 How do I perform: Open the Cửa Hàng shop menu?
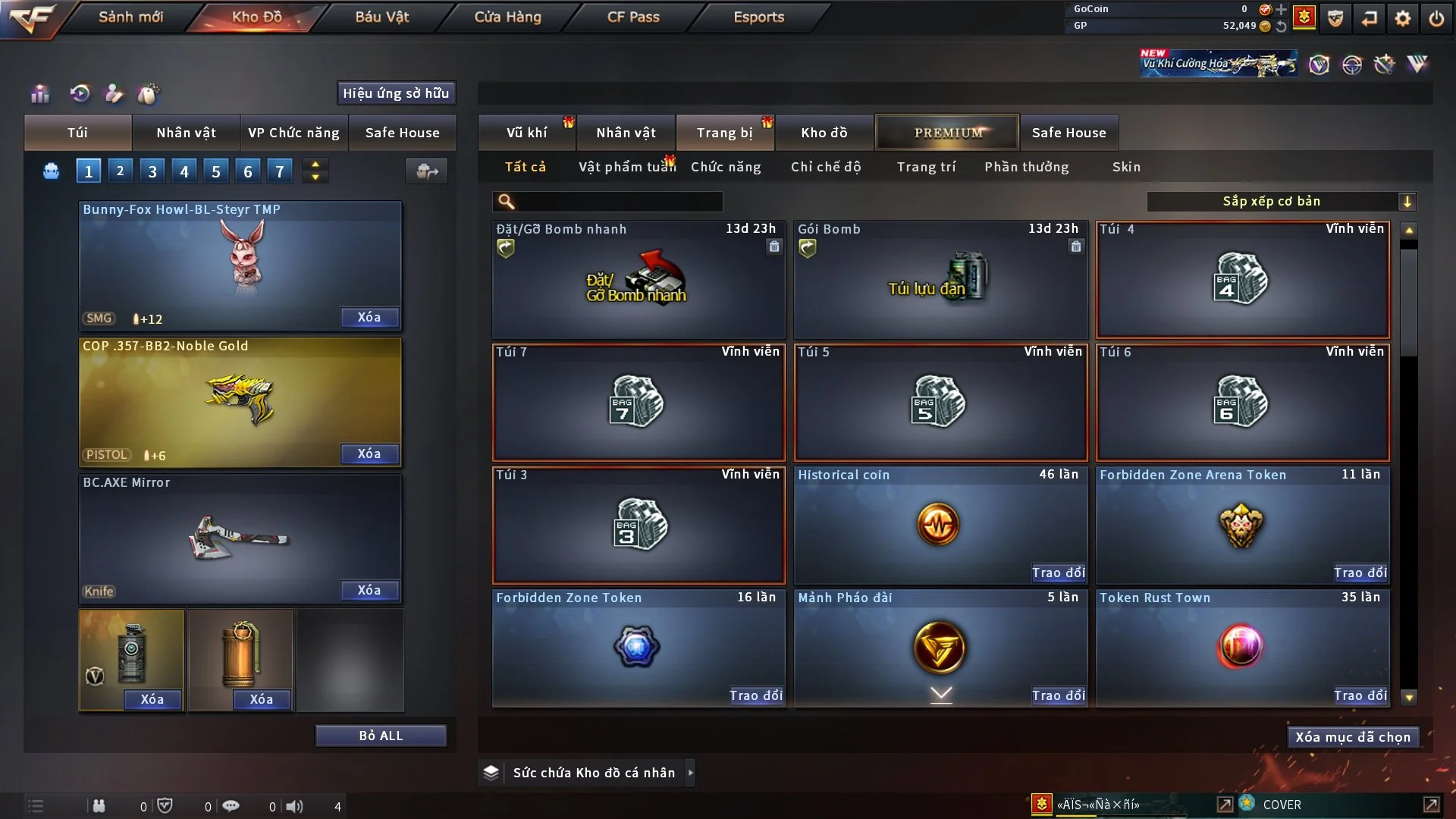(x=507, y=17)
